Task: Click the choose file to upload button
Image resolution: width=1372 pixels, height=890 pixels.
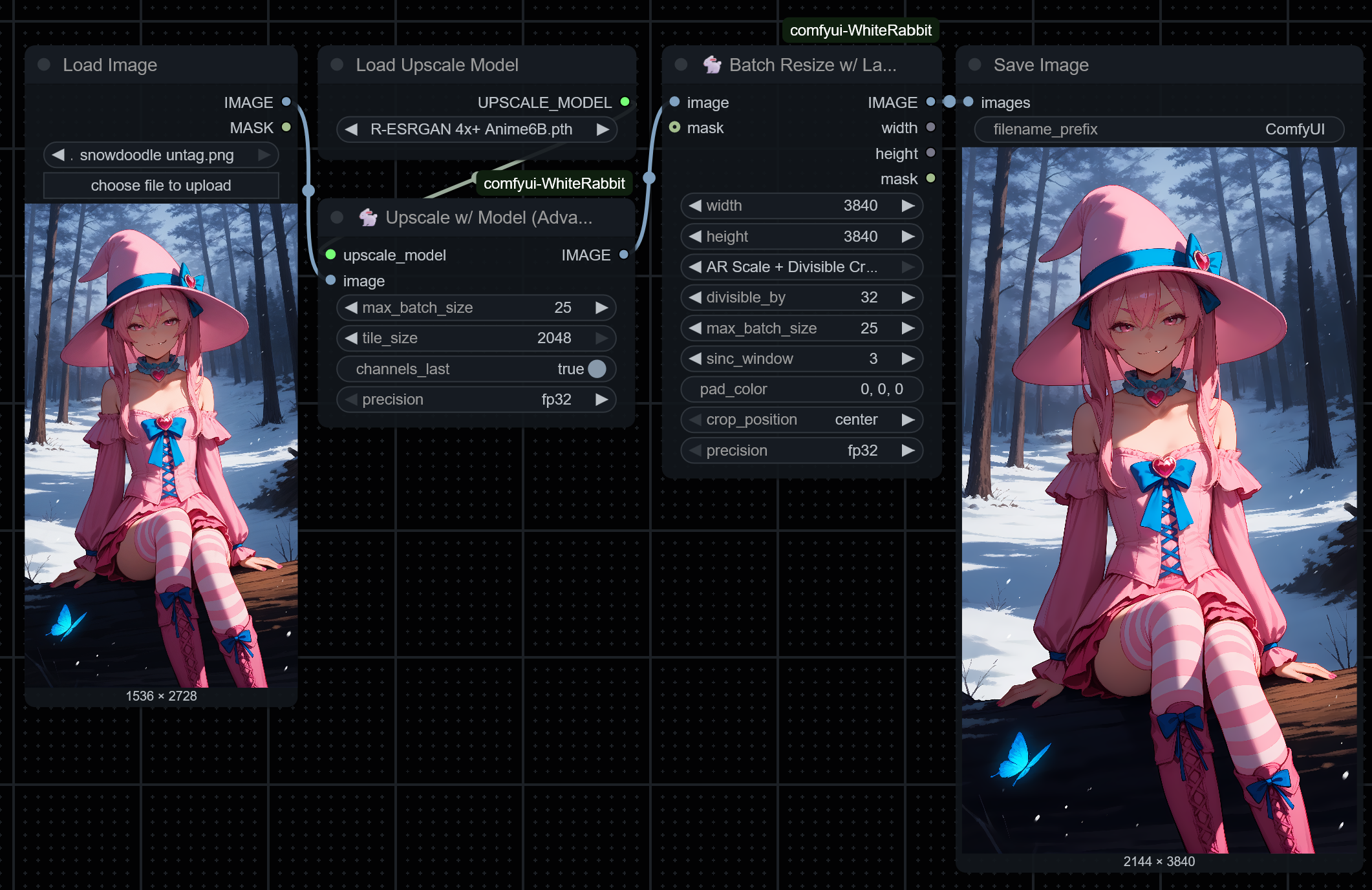Action: pos(160,185)
